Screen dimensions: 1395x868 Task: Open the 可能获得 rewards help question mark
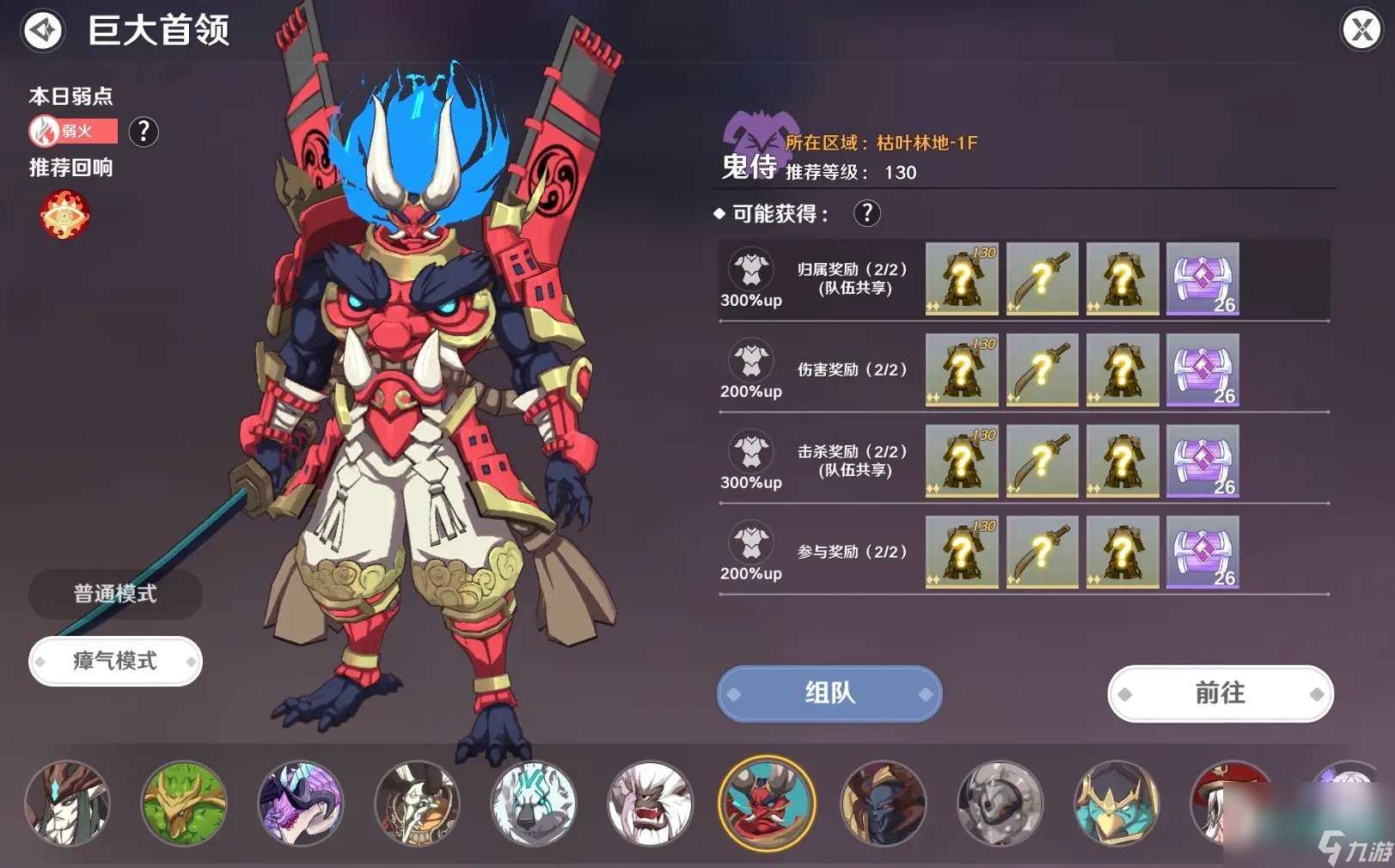[867, 213]
